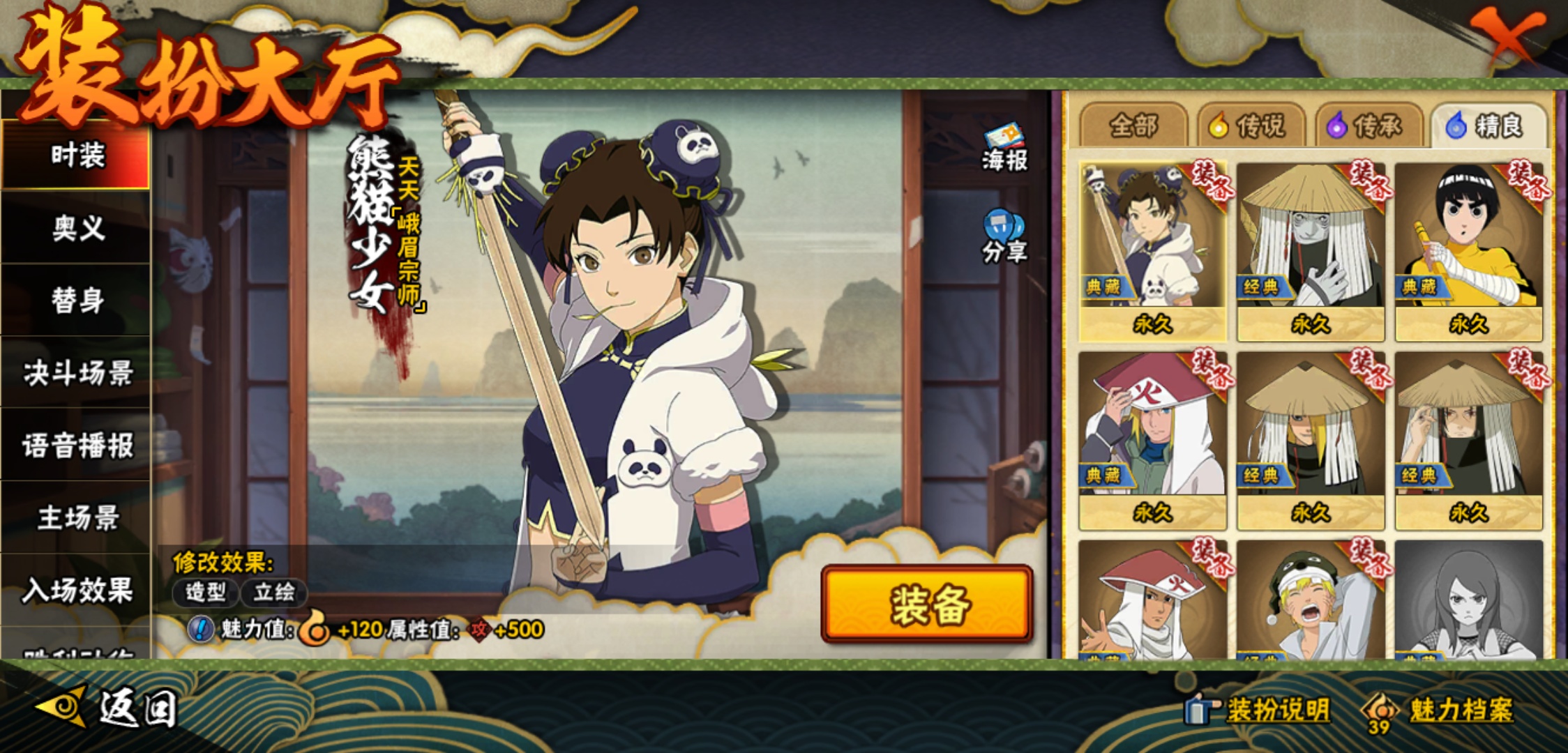This screenshot has height=753, width=1568.
Task: Select the panda girl Tenten costume thumbnail
Action: click(1152, 251)
